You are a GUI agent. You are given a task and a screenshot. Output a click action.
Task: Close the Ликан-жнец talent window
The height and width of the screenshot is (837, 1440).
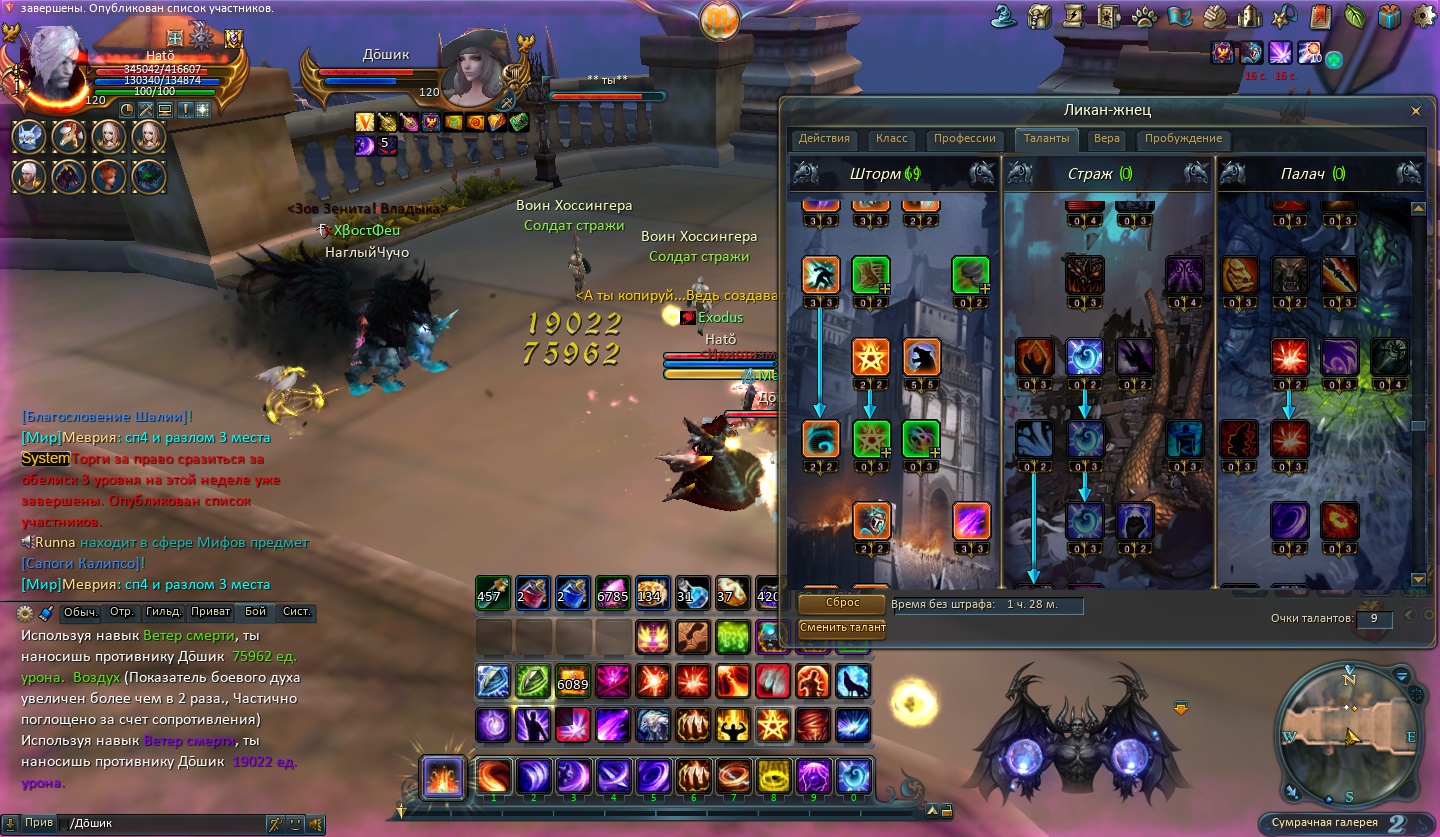pos(1415,111)
